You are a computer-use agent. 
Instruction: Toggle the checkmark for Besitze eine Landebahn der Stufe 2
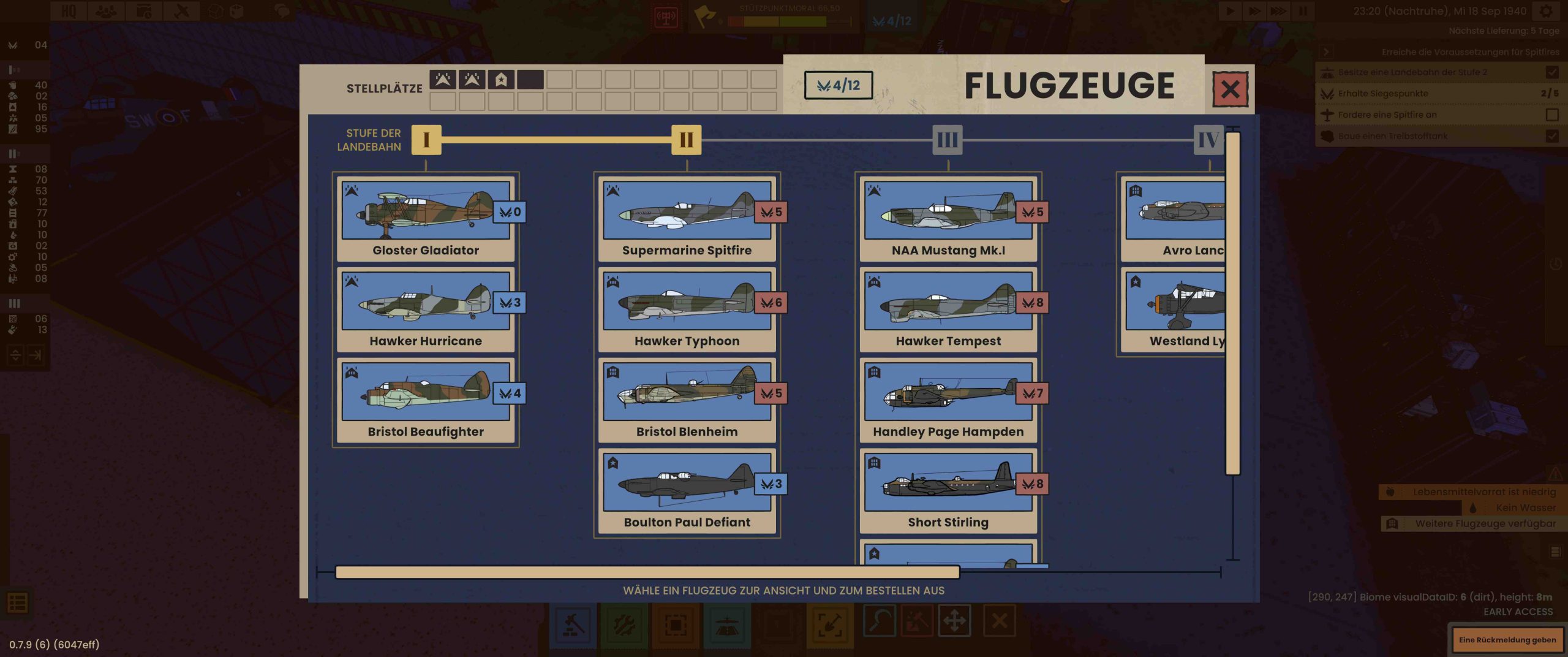pos(1552,72)
